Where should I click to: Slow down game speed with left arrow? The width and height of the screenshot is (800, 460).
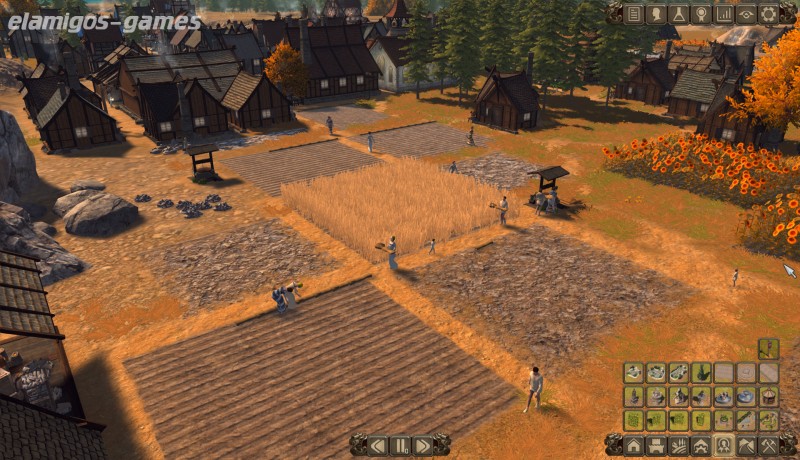click(378, 445)
